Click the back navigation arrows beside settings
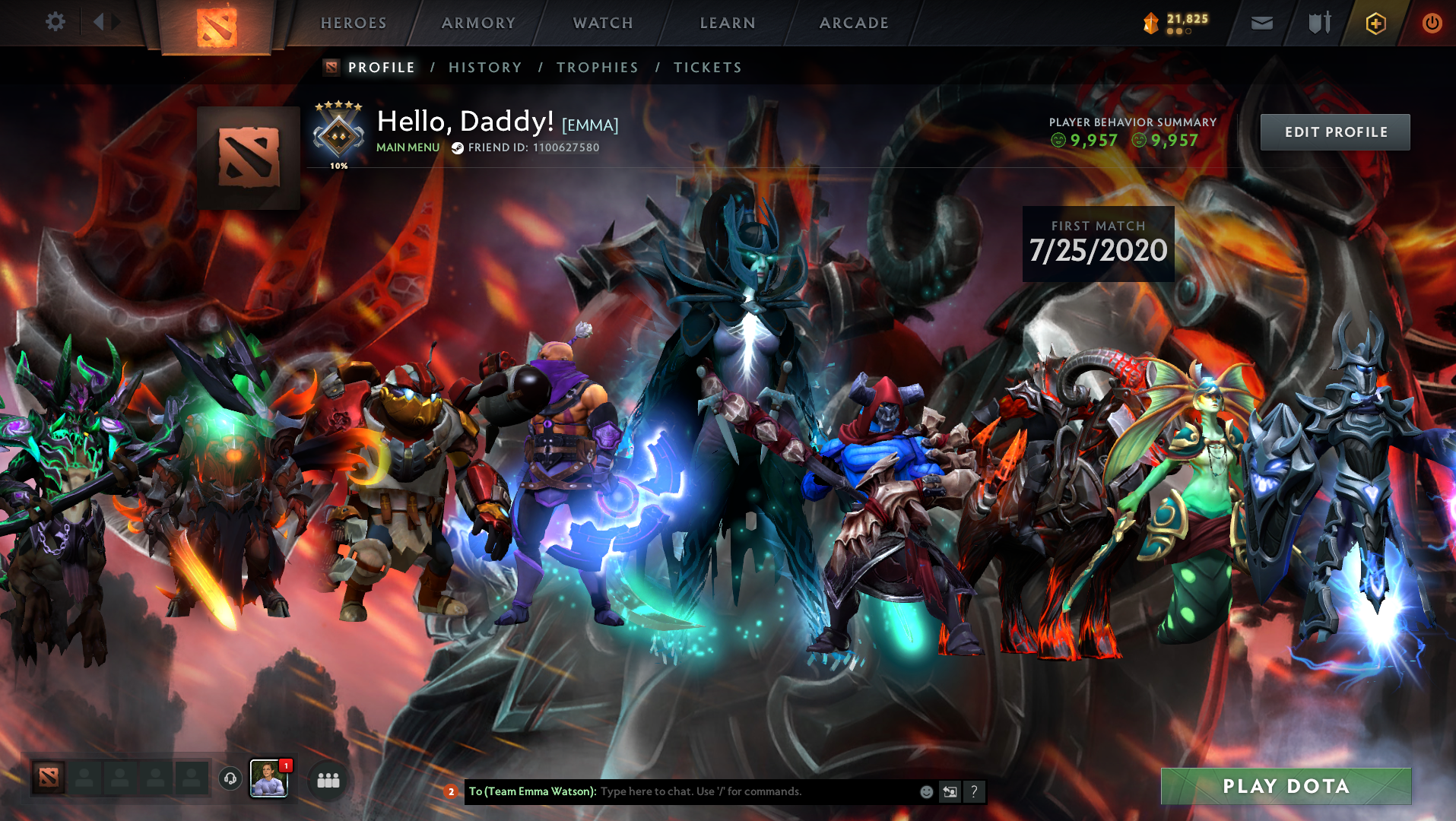Screen dimensions: 1456x821 pos(99,22)
